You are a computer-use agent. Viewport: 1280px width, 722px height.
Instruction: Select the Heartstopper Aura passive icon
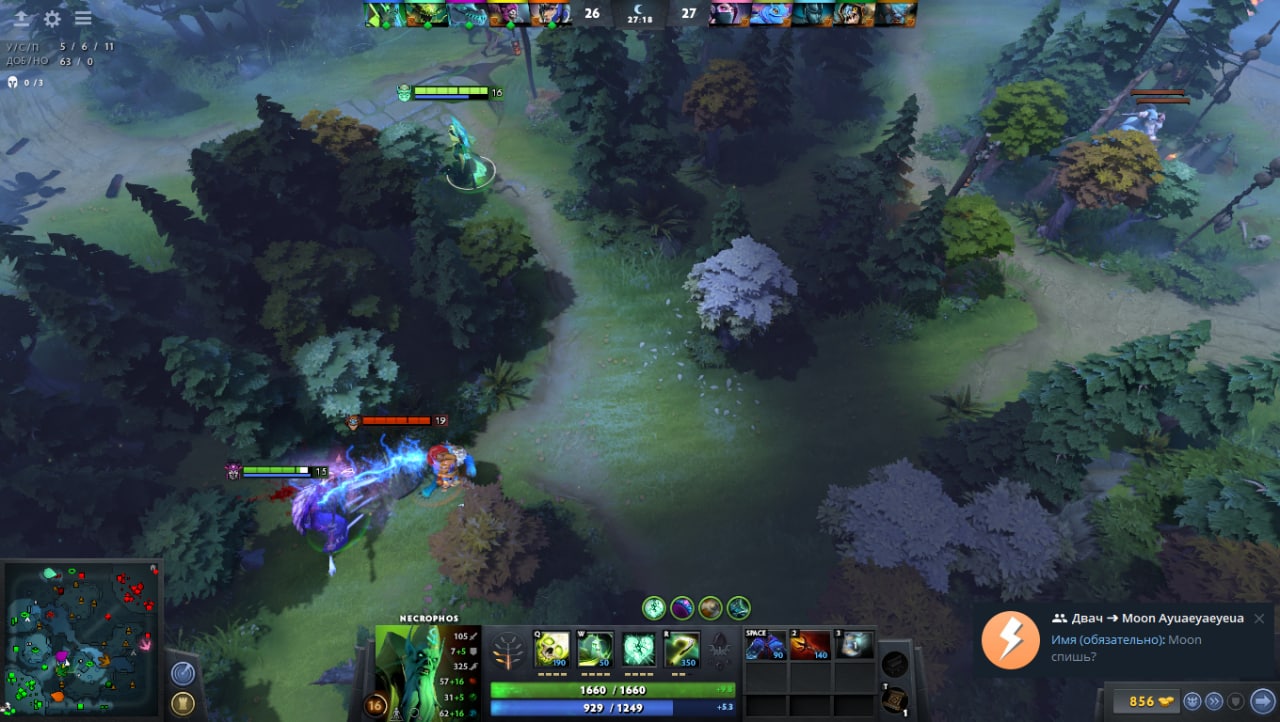(639, 648)
